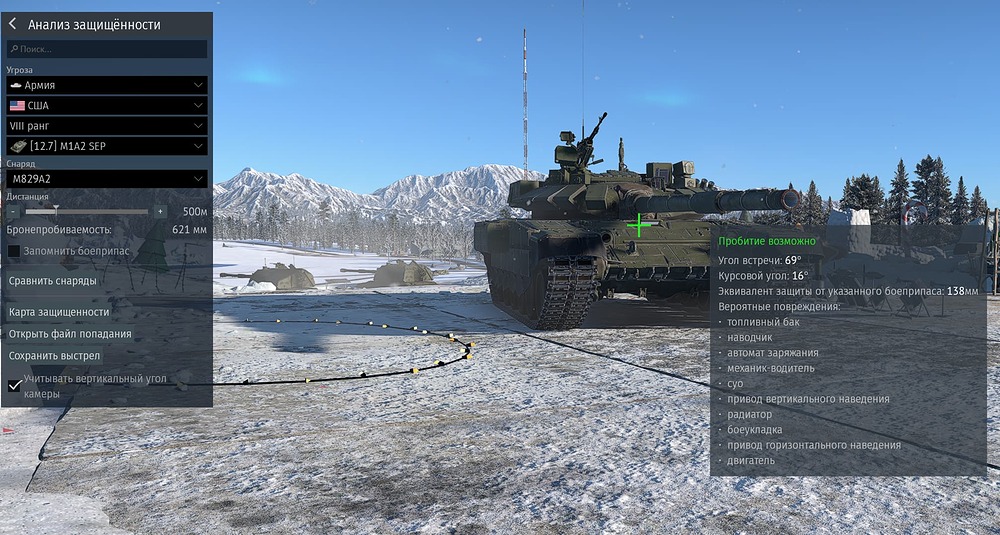Choose Сравнить снаряды
The width and height of the screenshot is (1000, 535).
[53, 281]
